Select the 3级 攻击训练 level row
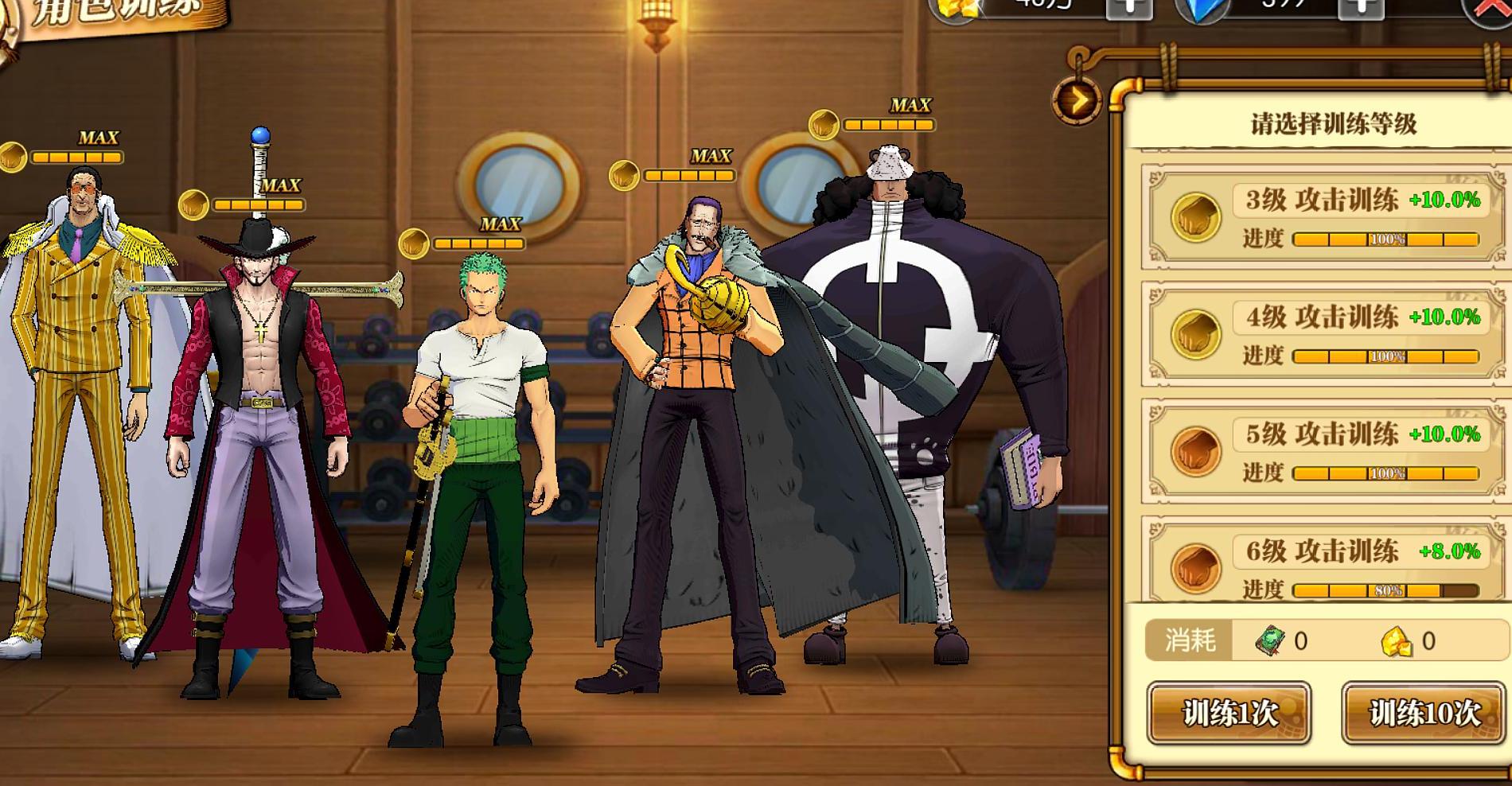Image resolution: width=1512 pixels, height=786 pixels. tap(1325, 217)
